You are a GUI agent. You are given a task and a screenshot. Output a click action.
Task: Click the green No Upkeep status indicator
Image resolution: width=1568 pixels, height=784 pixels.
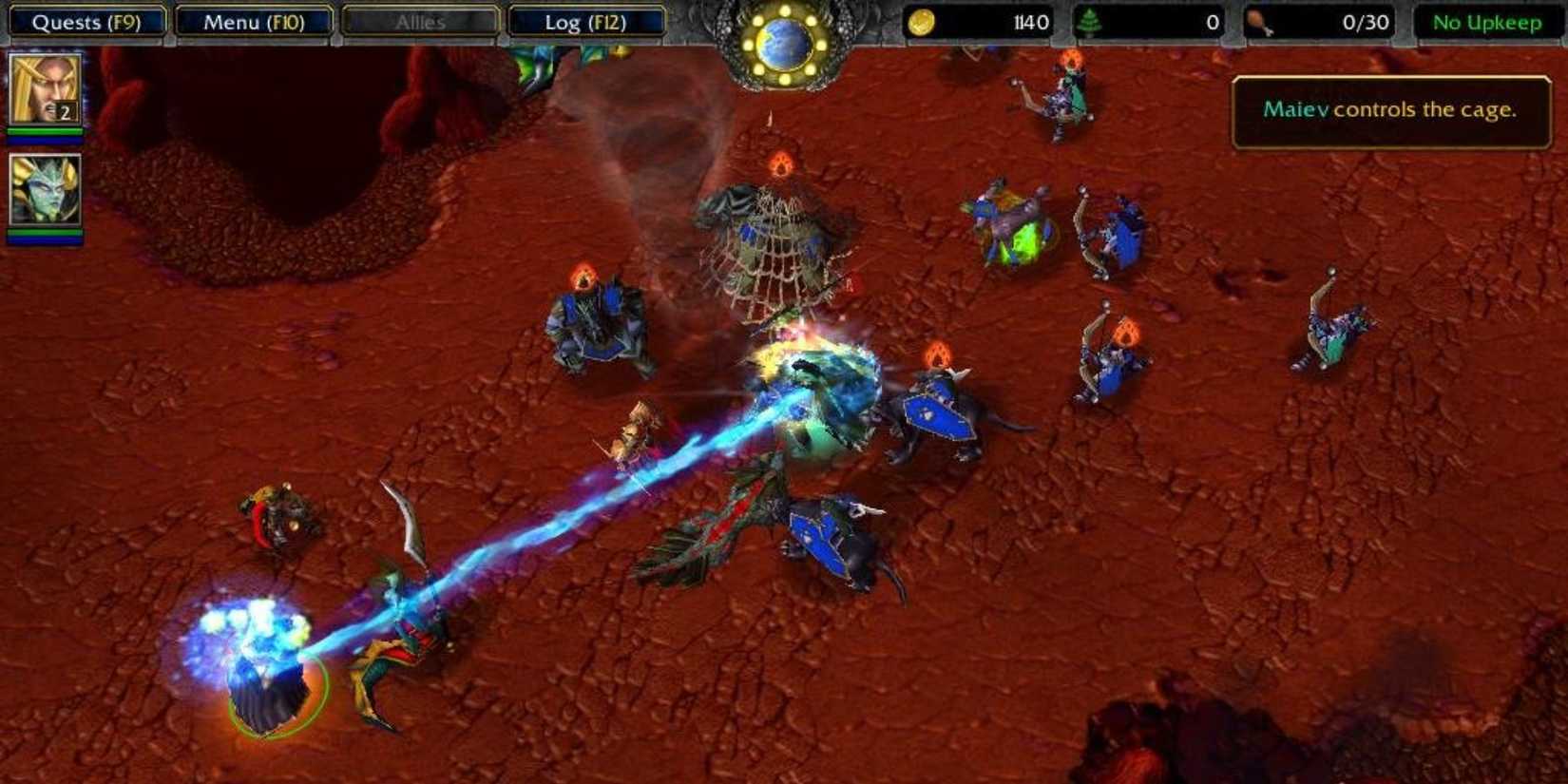1486,19
